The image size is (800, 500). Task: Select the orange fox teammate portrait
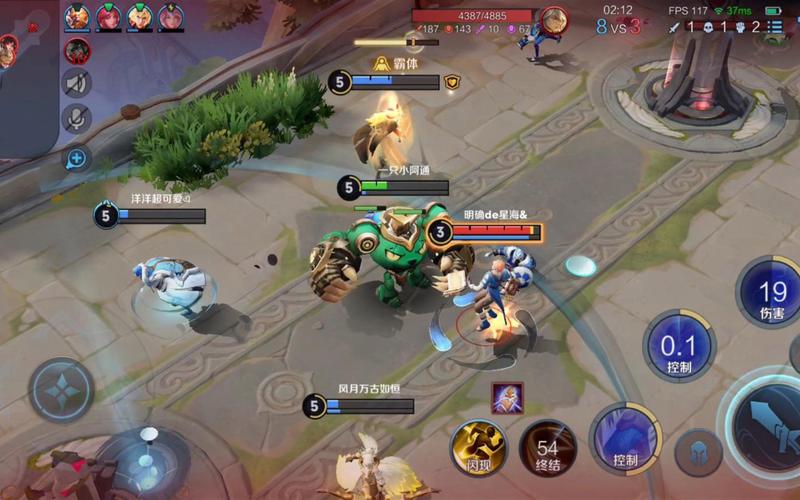[x=77, y=17]
